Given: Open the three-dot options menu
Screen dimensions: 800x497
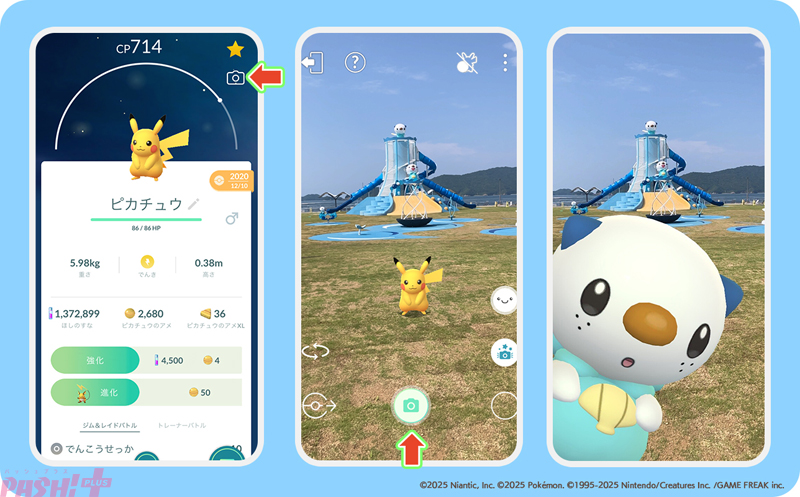Looking at the screenshot, I should click(x=506, y=63).
